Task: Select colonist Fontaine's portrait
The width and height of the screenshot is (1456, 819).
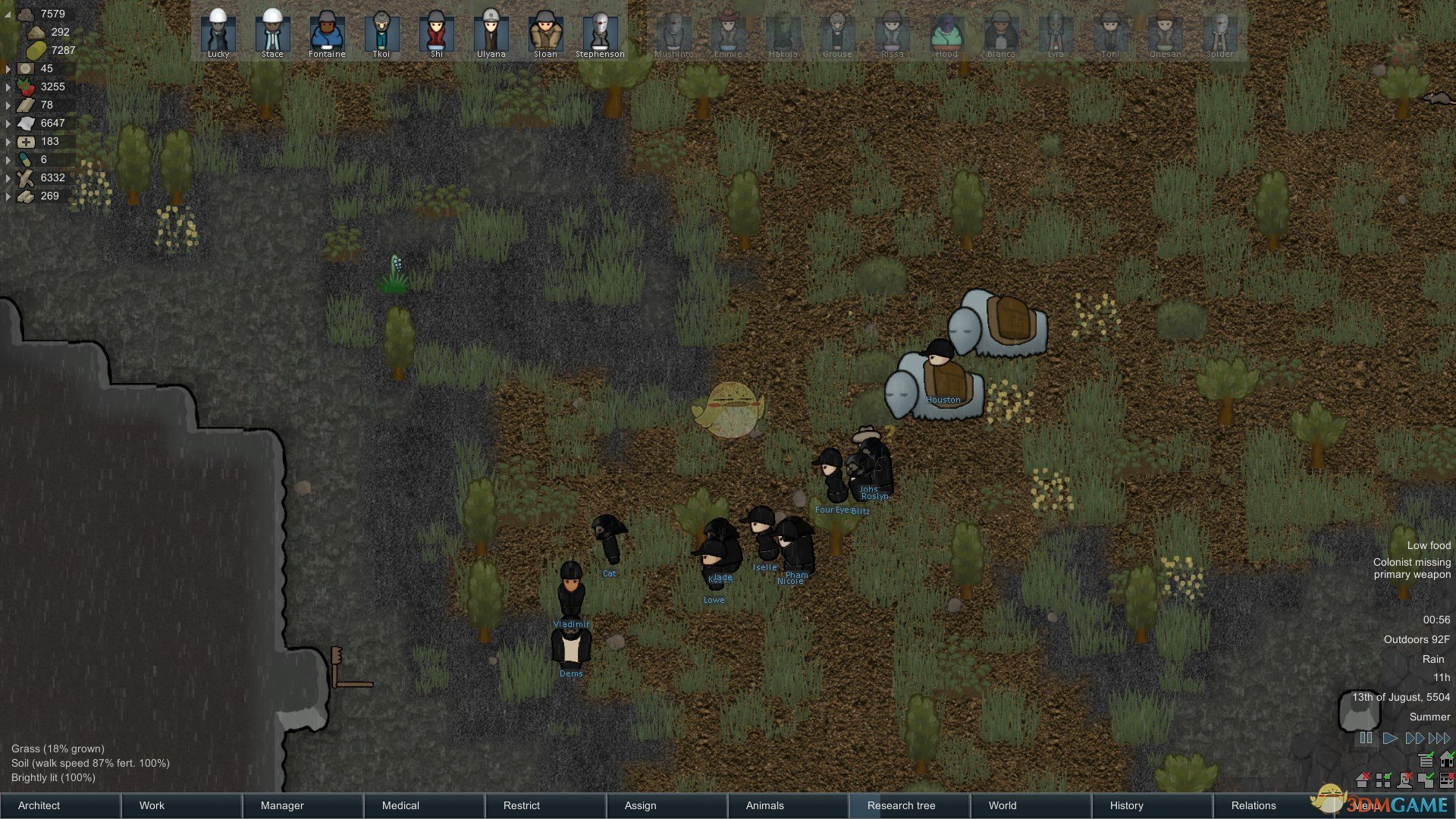Action: [327, 33]
